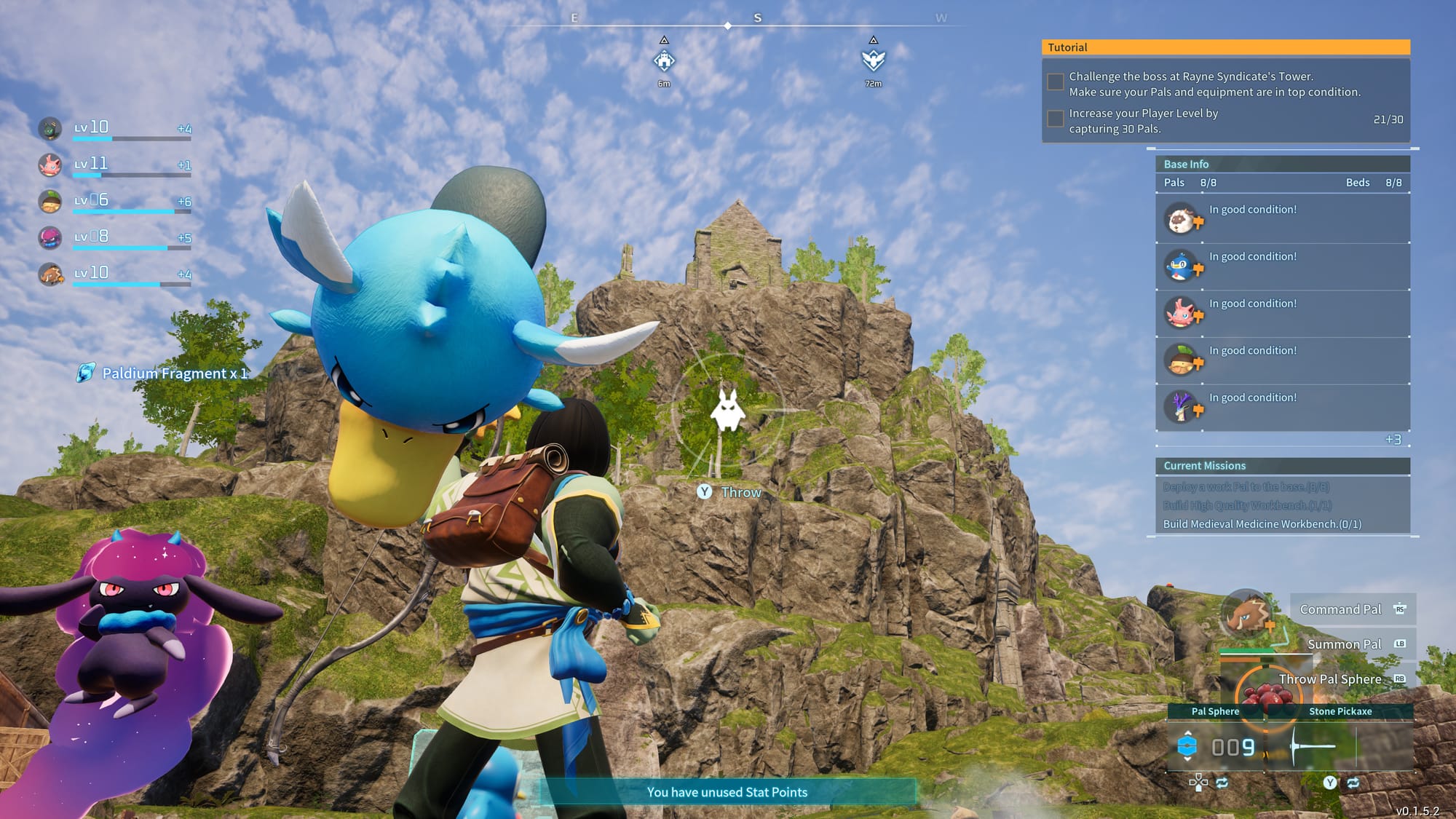Select the tower marker on the compass

pos(665,61)
